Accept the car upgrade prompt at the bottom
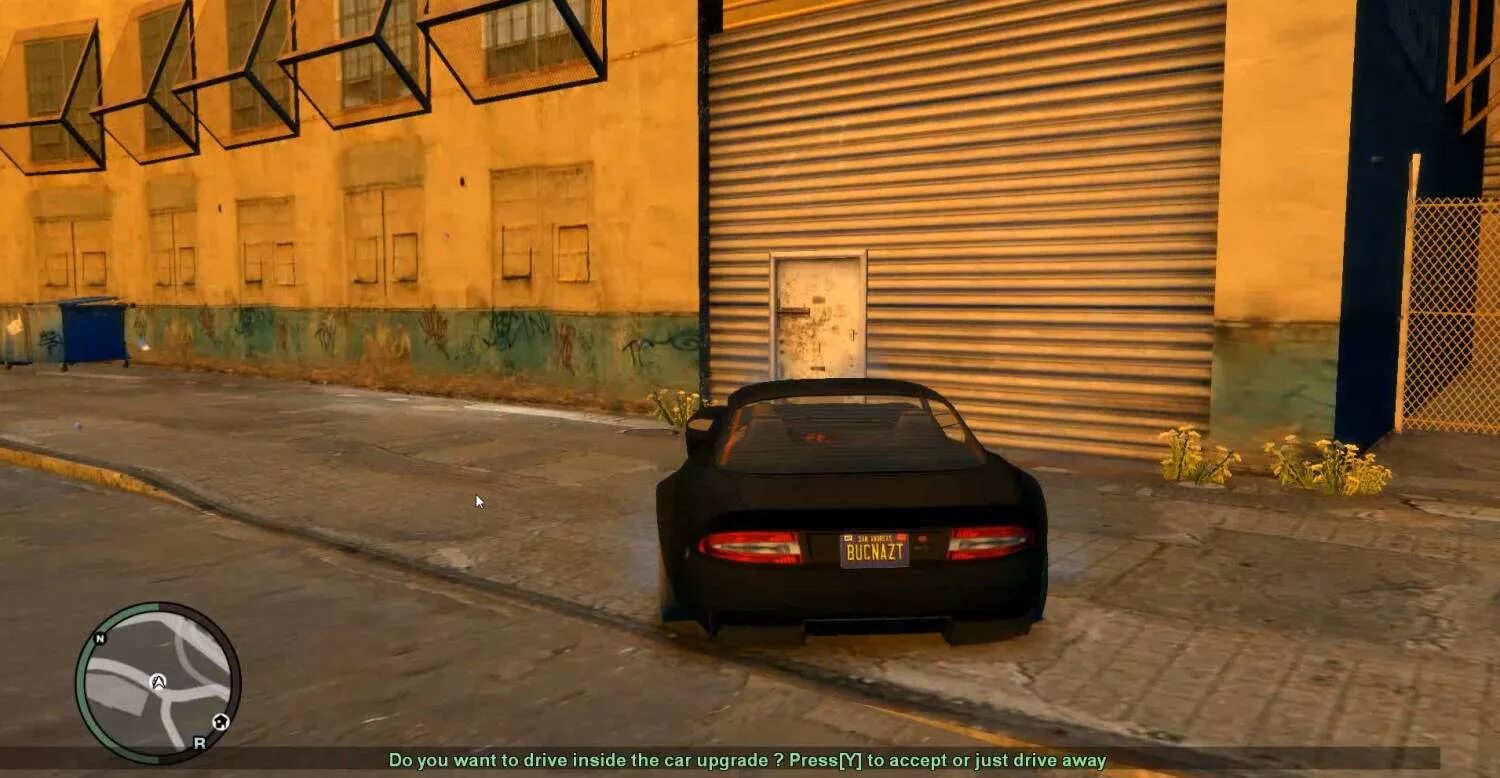Image resolution: width=1500 pixels, height=778 pixels. tap(750, 764)
